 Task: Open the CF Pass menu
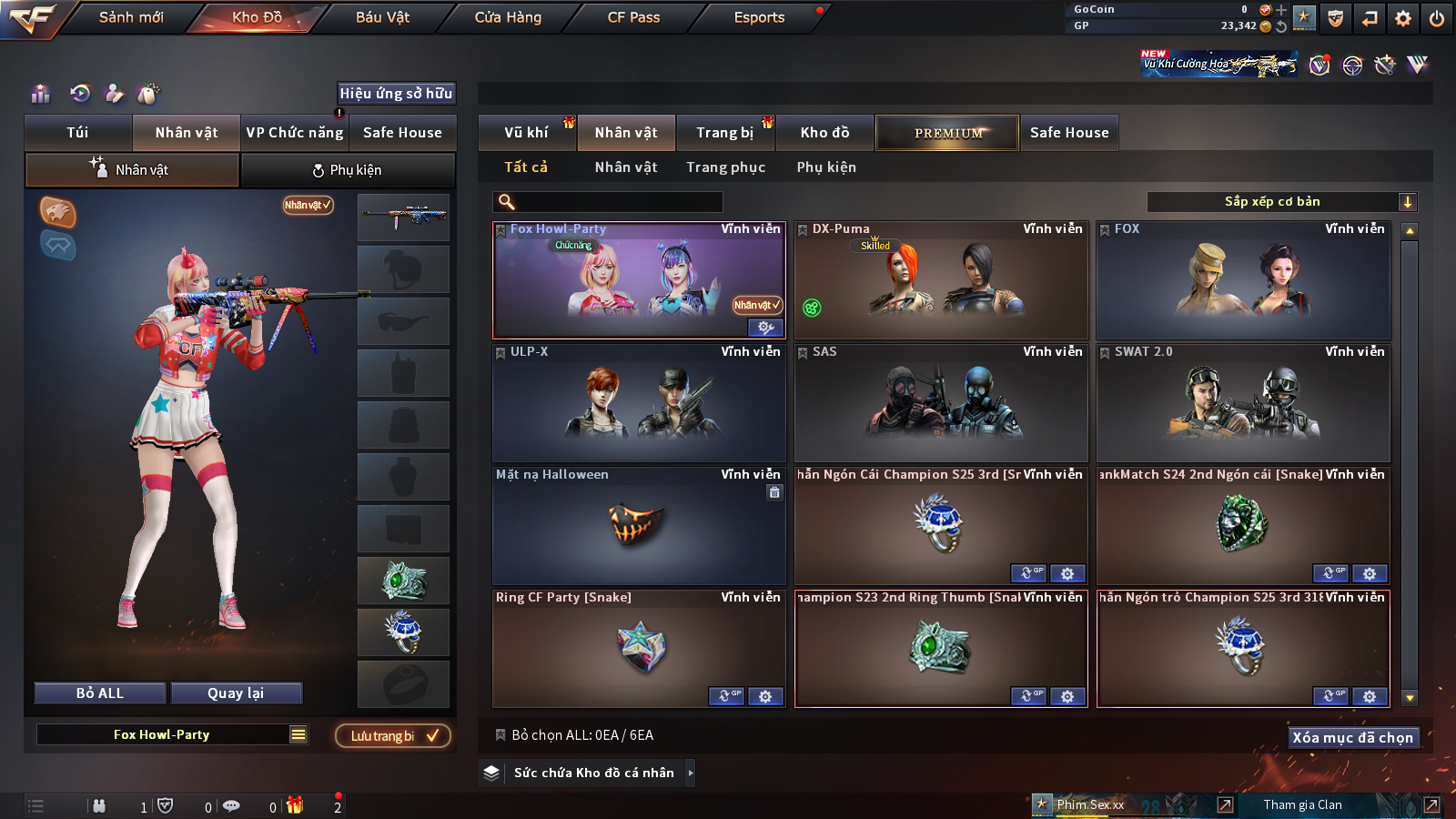[x=633, y=17]
